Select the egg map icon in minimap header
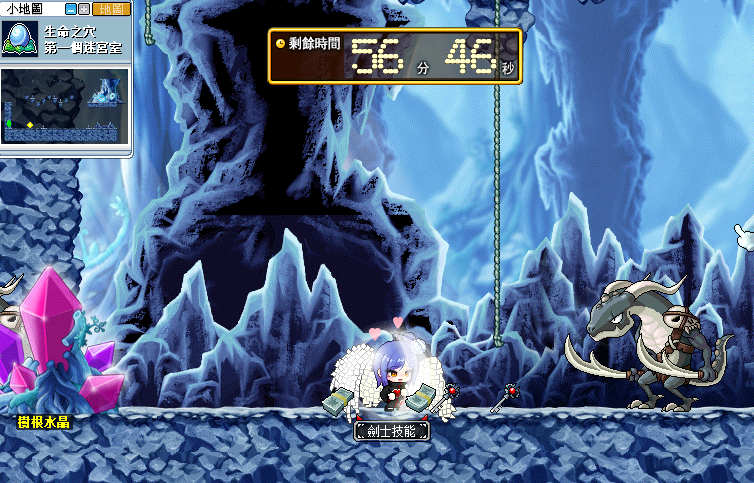This screenshot has width=754, height=483. coord(19,39)
